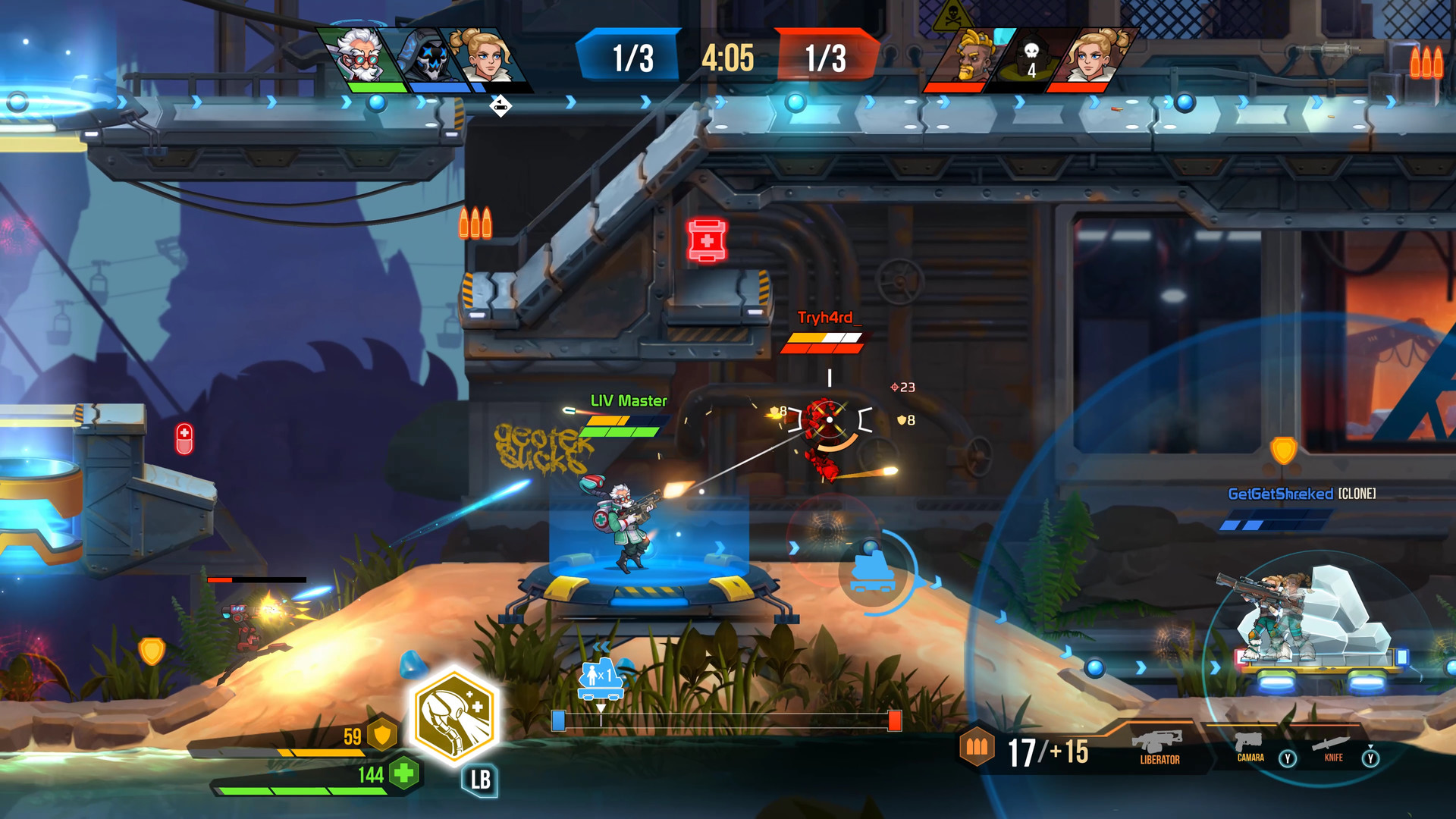Click the yellow shield badge showing 59
Screen dimensions: 1456x819
[381, 735]
